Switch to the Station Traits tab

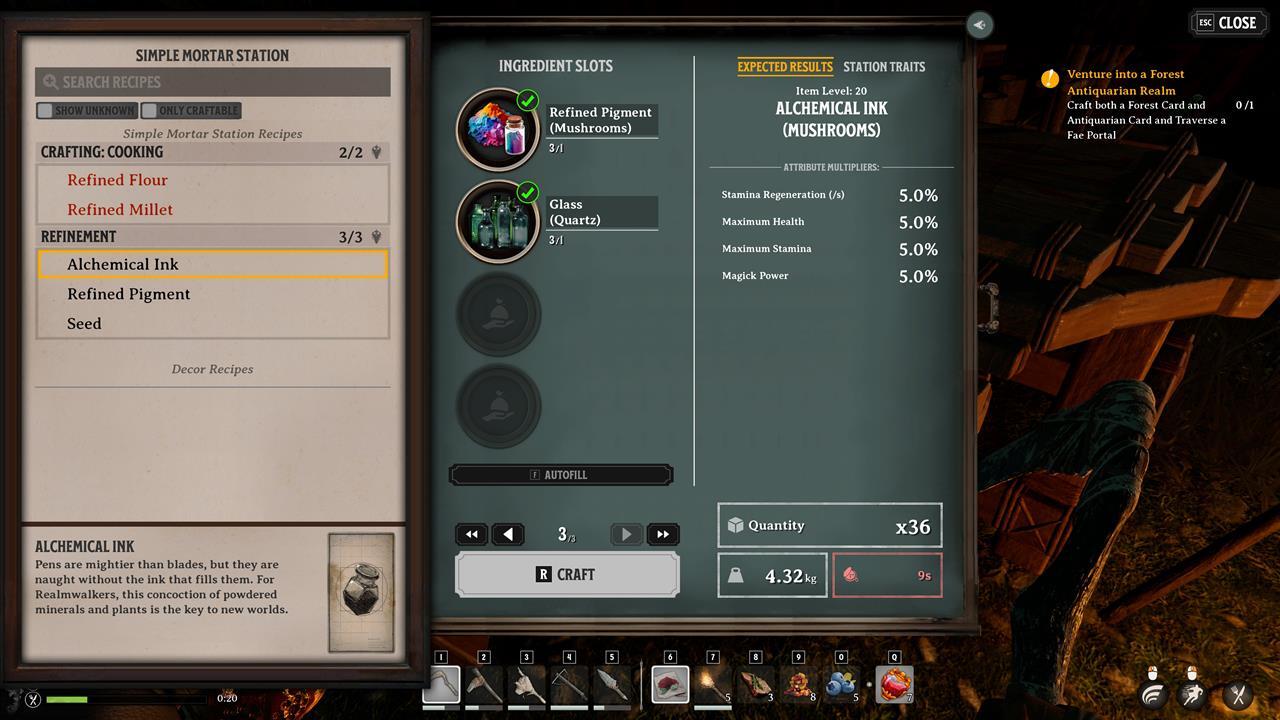point(884,67)
